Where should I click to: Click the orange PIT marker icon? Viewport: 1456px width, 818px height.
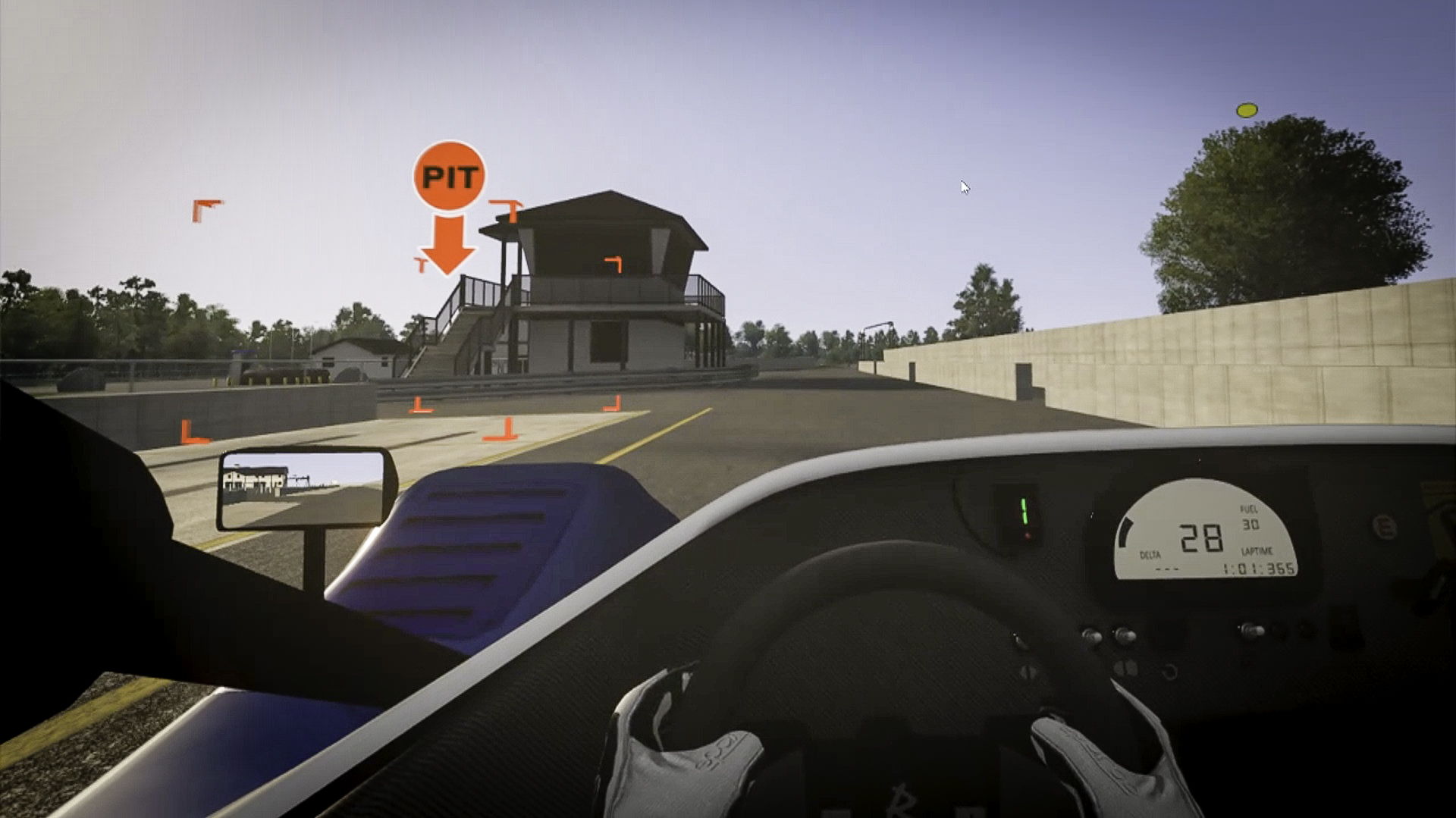449,177
